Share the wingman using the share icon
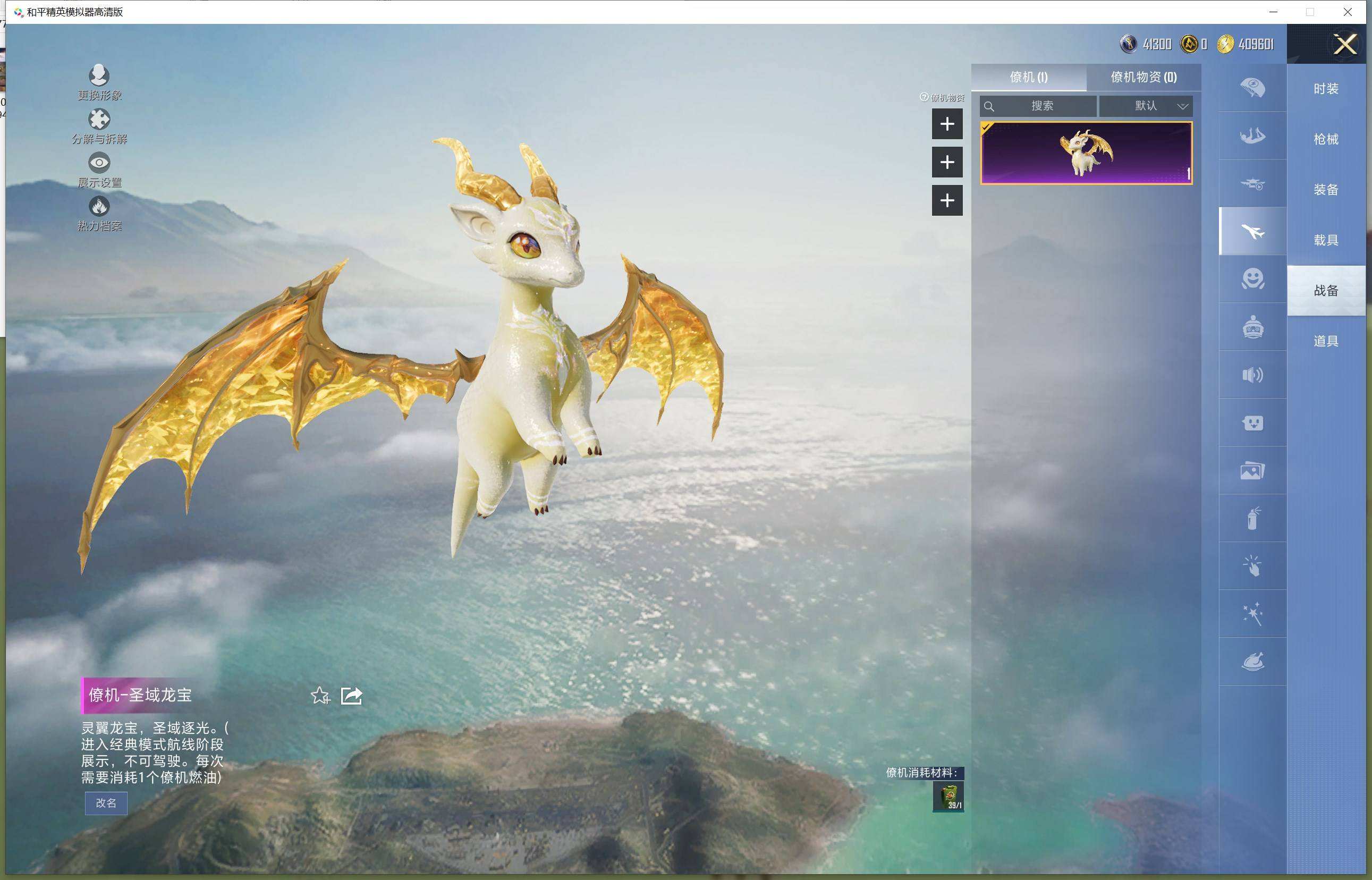The width and height of the screenshot is (1372, 880). (x=351, y=696)
